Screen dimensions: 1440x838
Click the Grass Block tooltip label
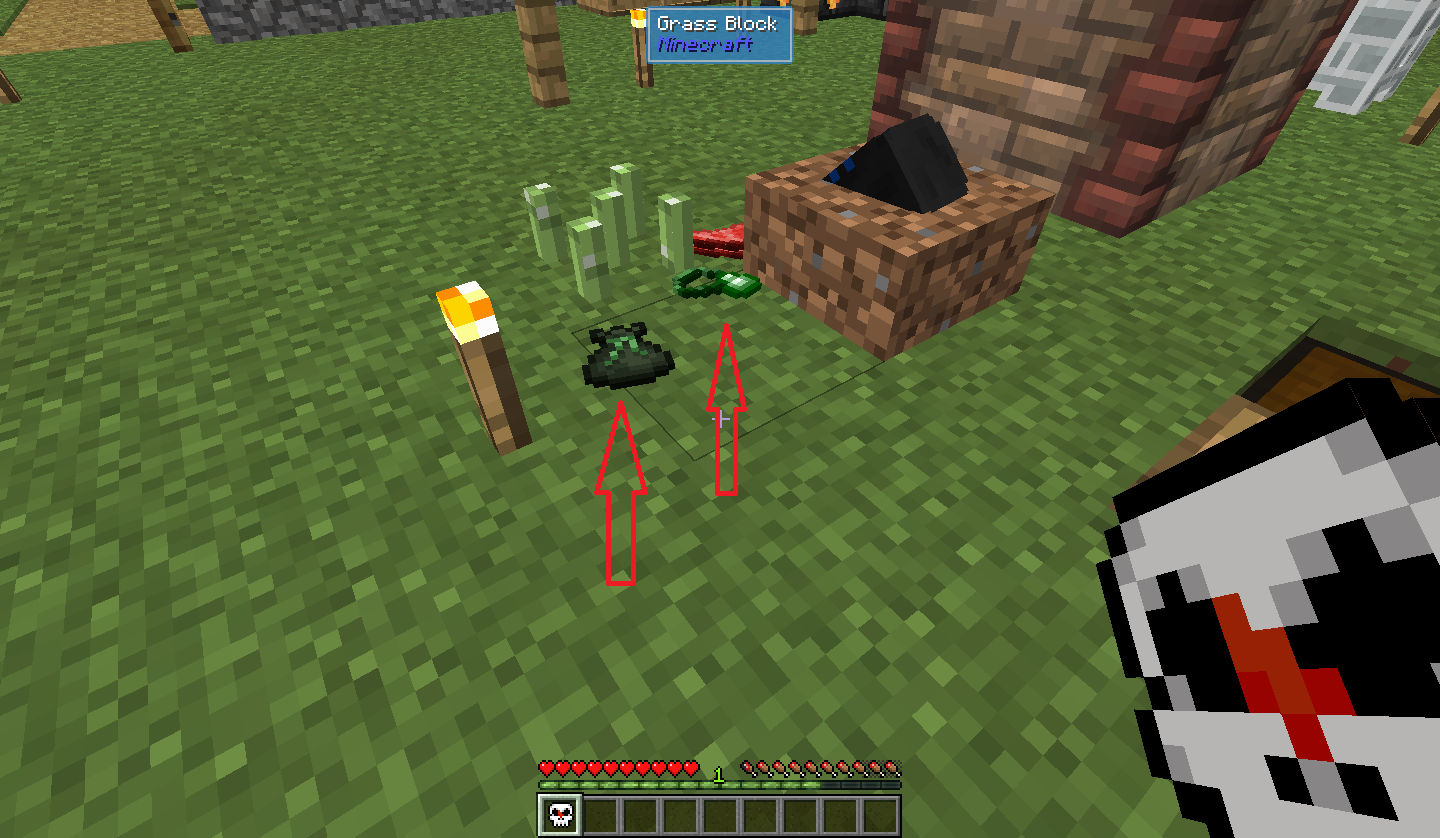pyautogui.click(x=716, y=24)
